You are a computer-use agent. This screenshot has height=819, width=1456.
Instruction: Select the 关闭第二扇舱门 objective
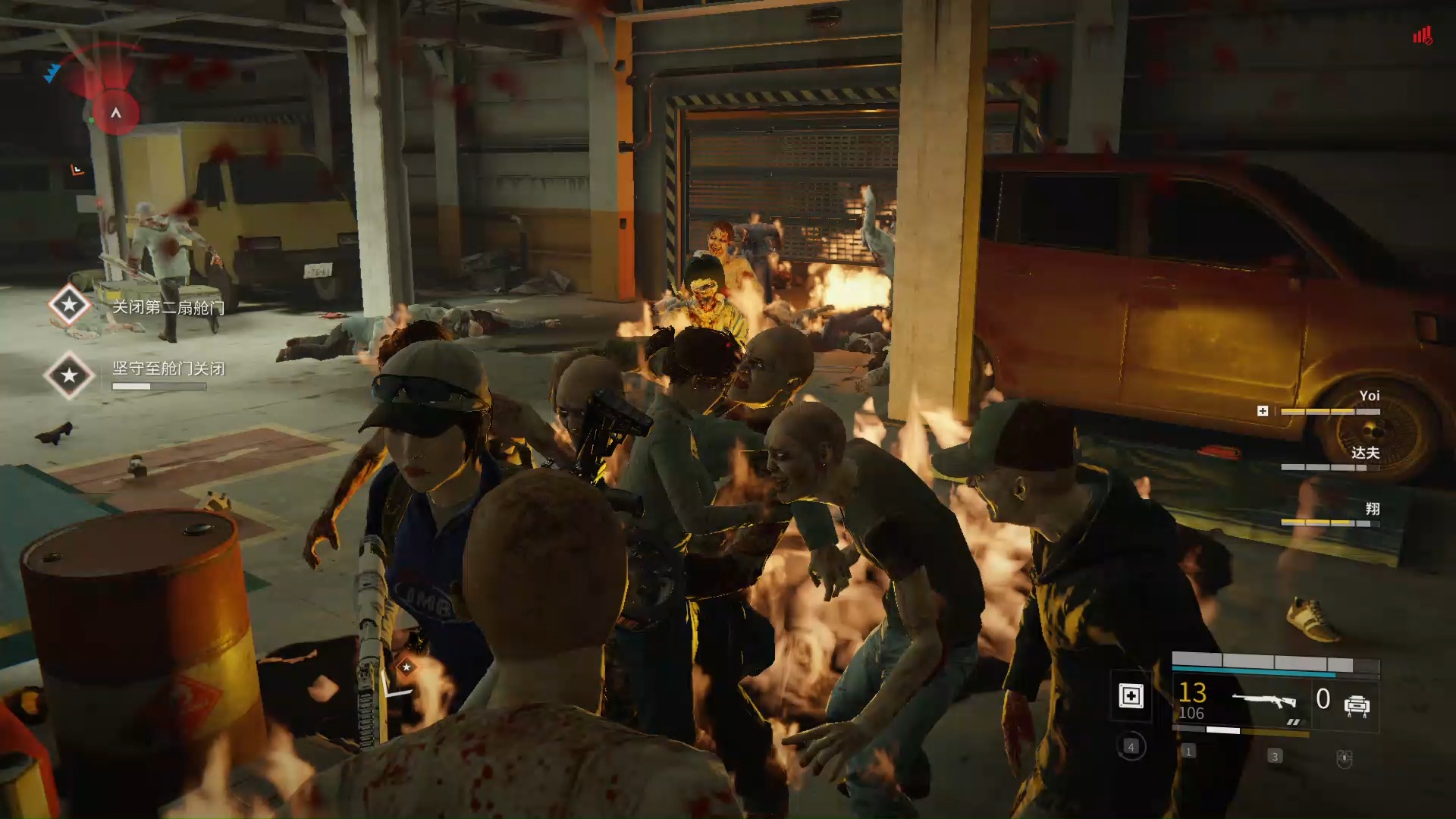point(168,307)
